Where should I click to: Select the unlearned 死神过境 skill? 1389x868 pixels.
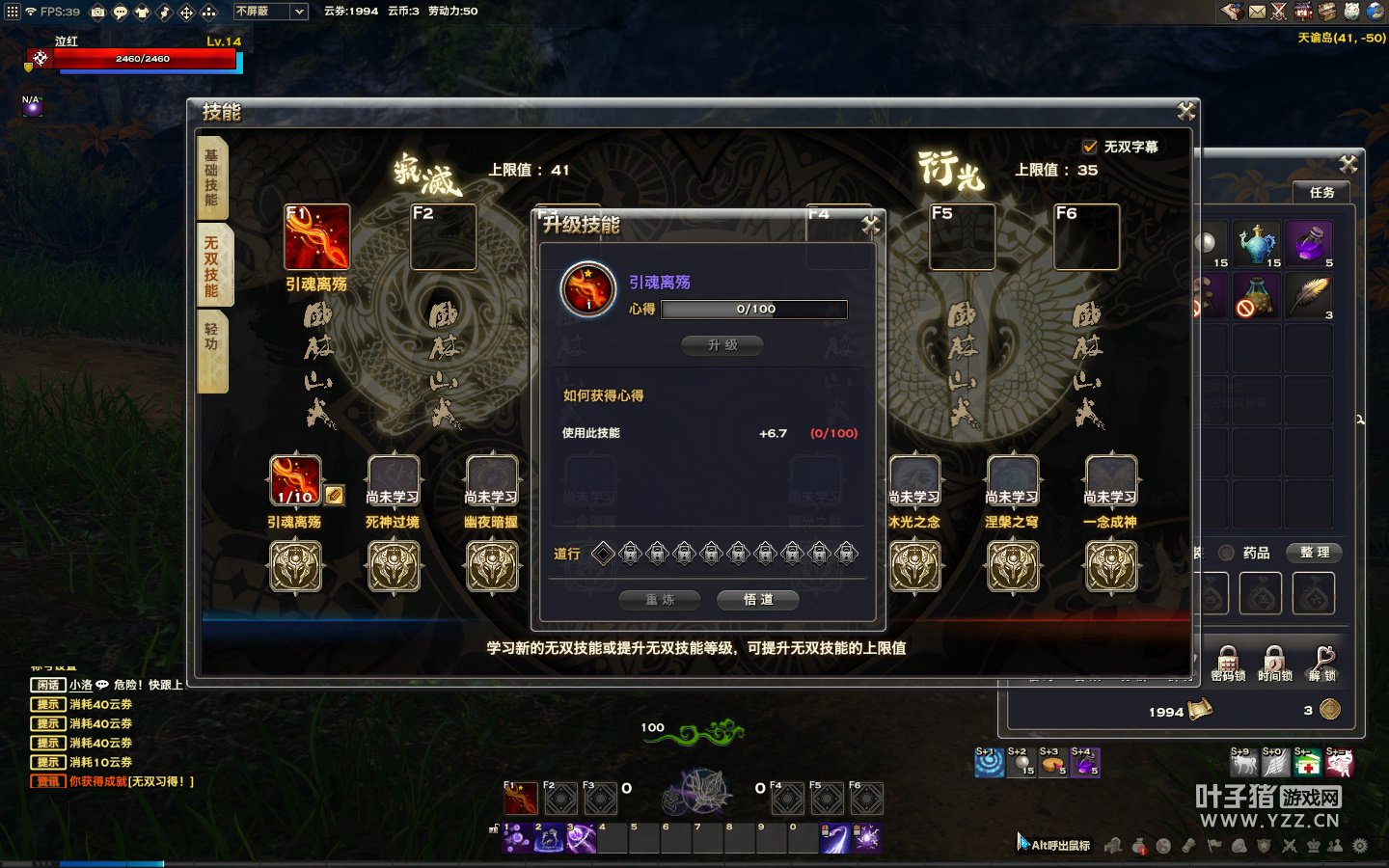click(x=393, y=480)
